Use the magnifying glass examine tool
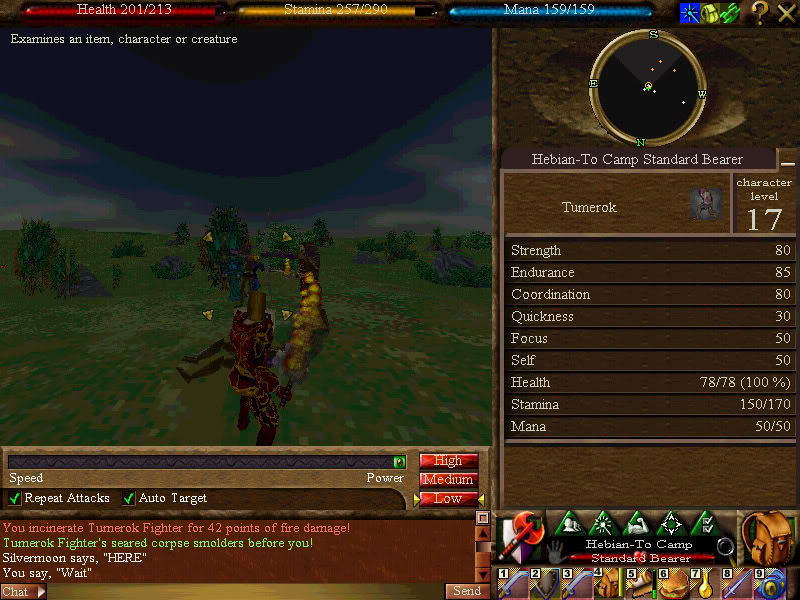The height and width of the screenshot is (600, 800). click(x=726, y=546)
